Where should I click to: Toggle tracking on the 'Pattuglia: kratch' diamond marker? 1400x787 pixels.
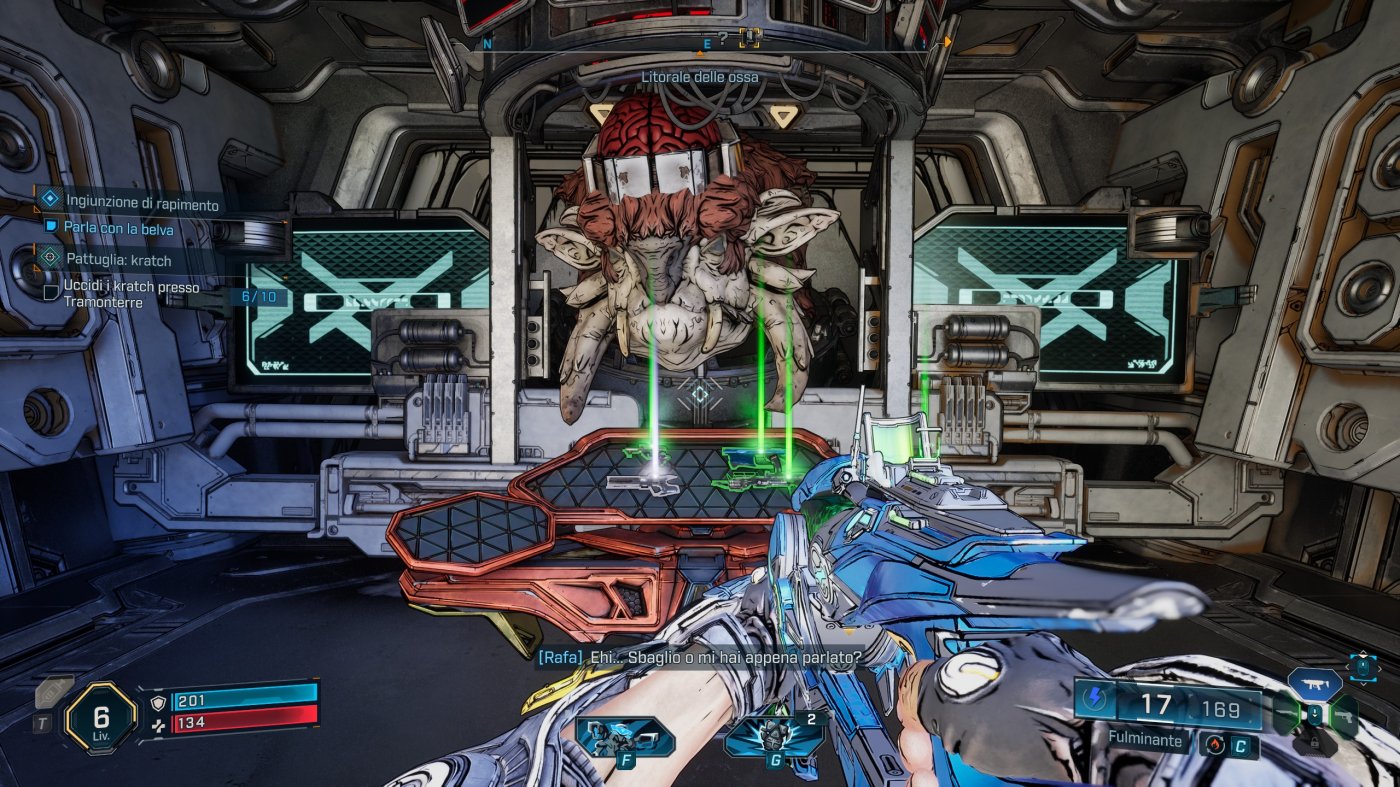(x=49, y=258)
